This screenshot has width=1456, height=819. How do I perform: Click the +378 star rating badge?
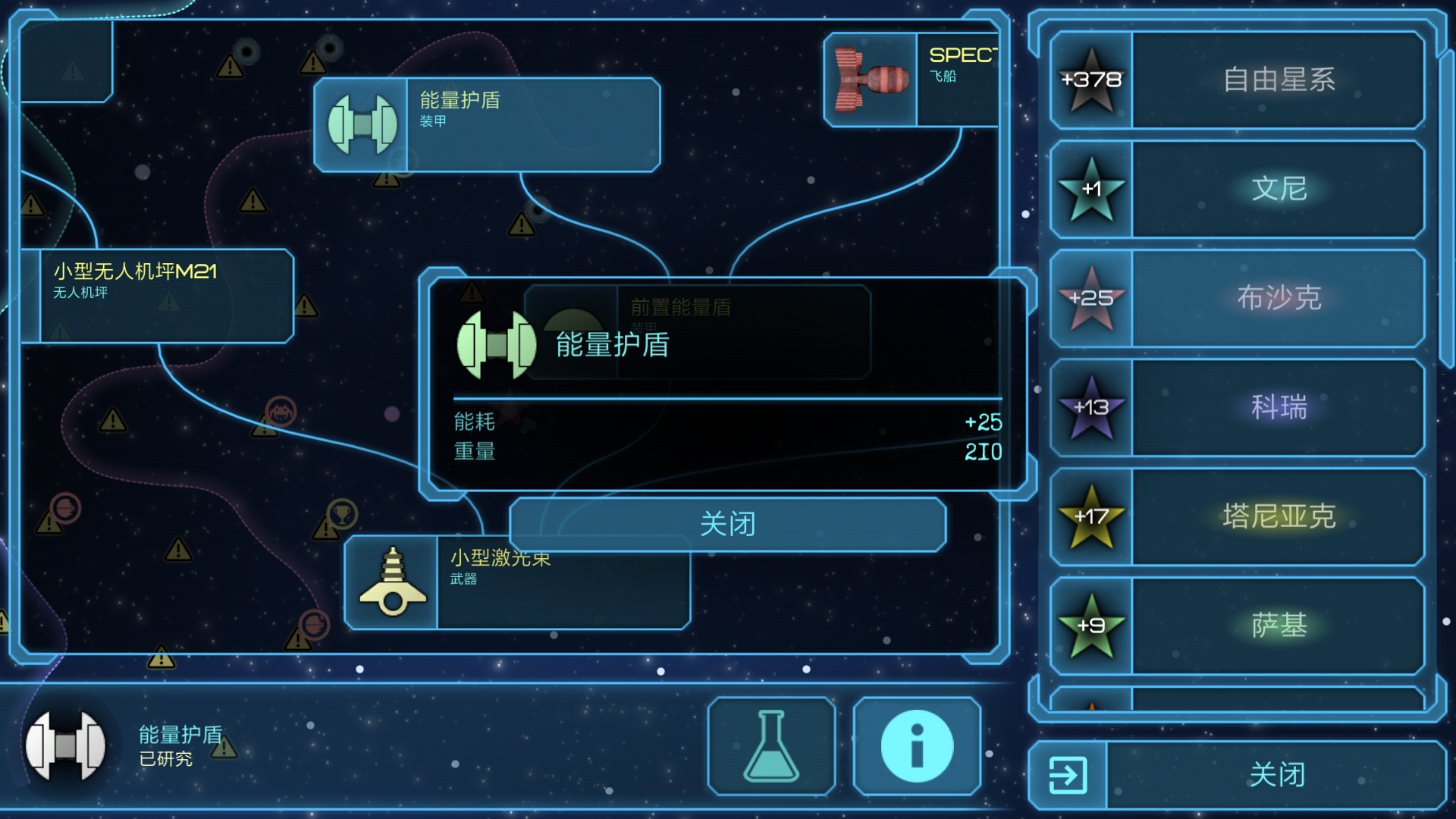coord(1091,79)
